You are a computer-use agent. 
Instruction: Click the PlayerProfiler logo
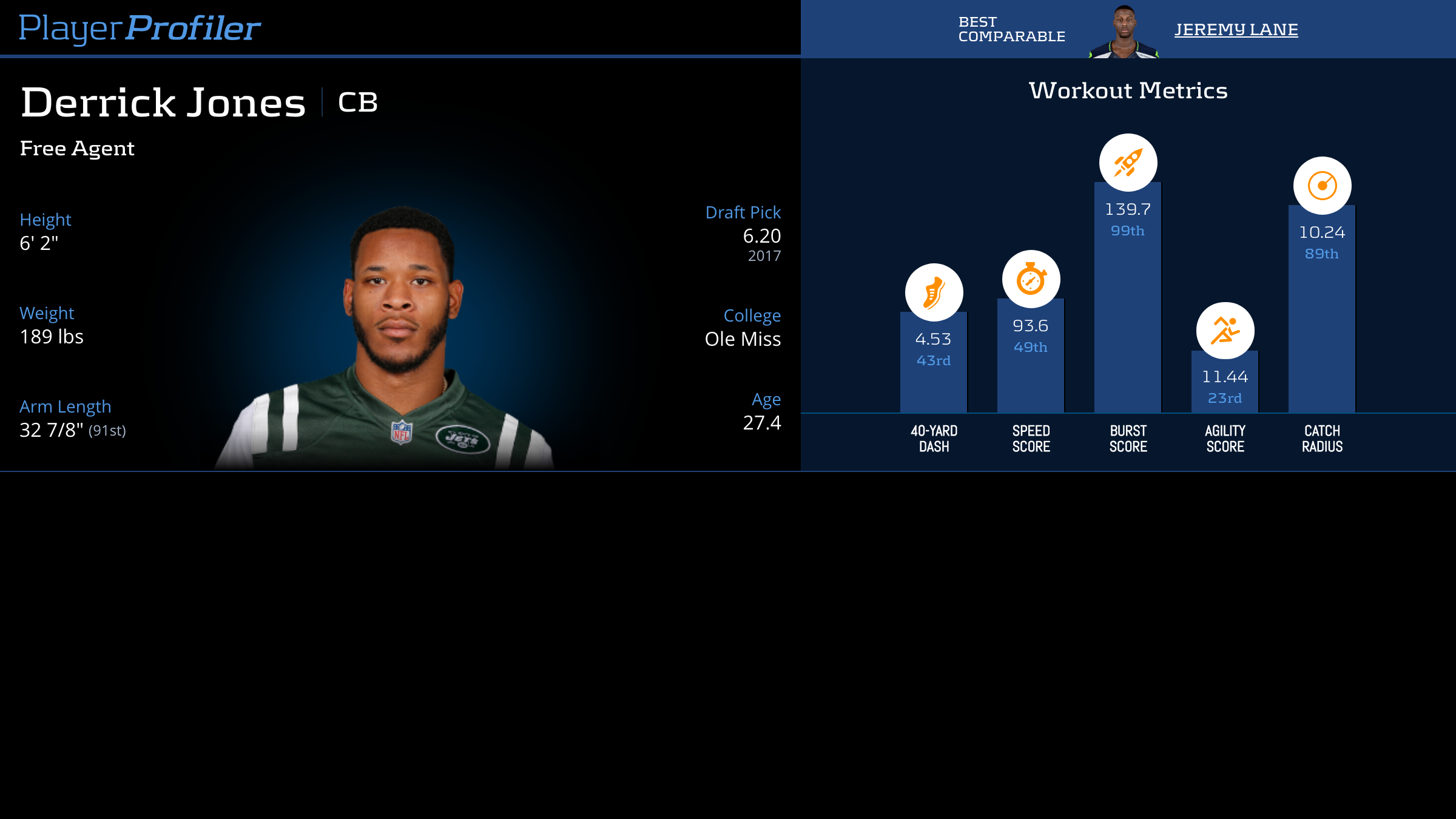pyautogui.click(x=140, y=28)
